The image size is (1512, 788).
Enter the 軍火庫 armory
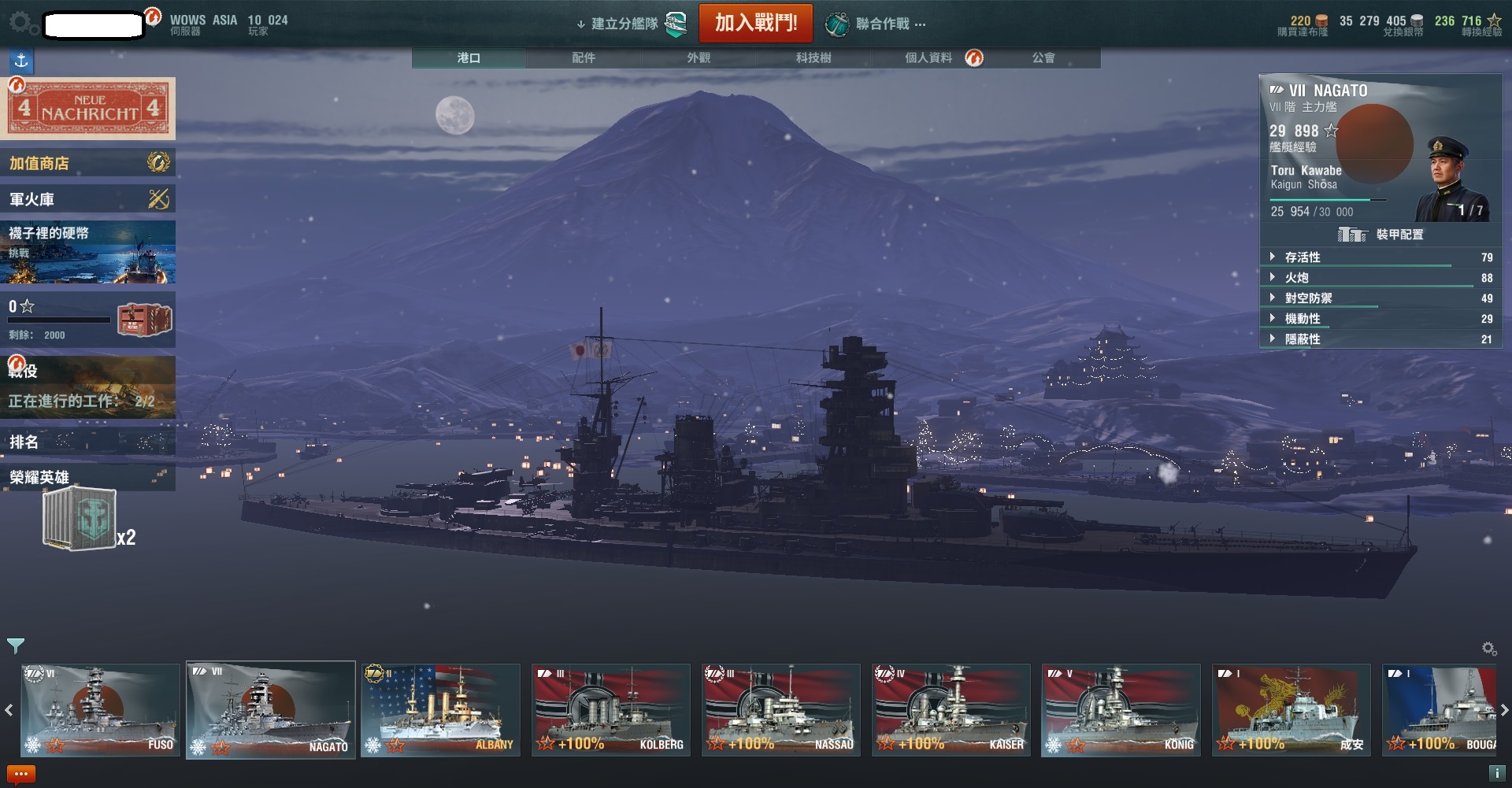point(87,199)
